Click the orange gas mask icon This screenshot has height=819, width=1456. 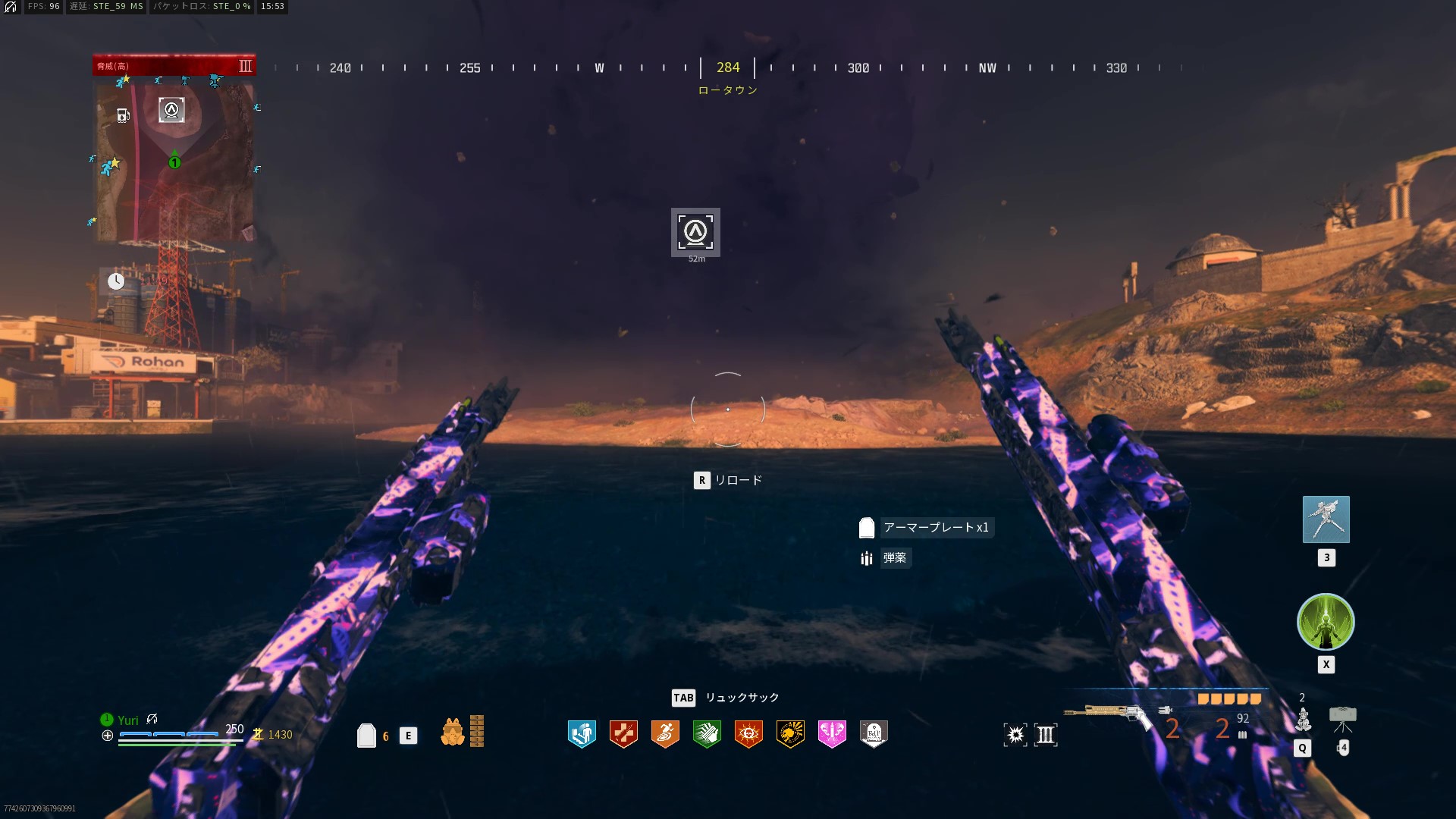(x=453, y=732)
